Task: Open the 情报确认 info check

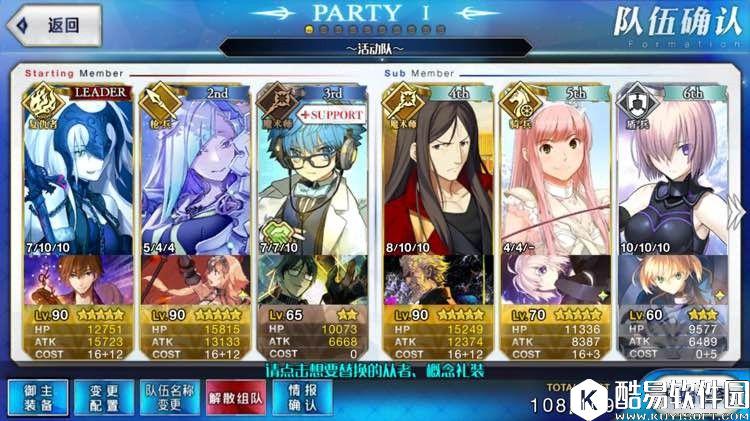Action: (x=303, y=397)
